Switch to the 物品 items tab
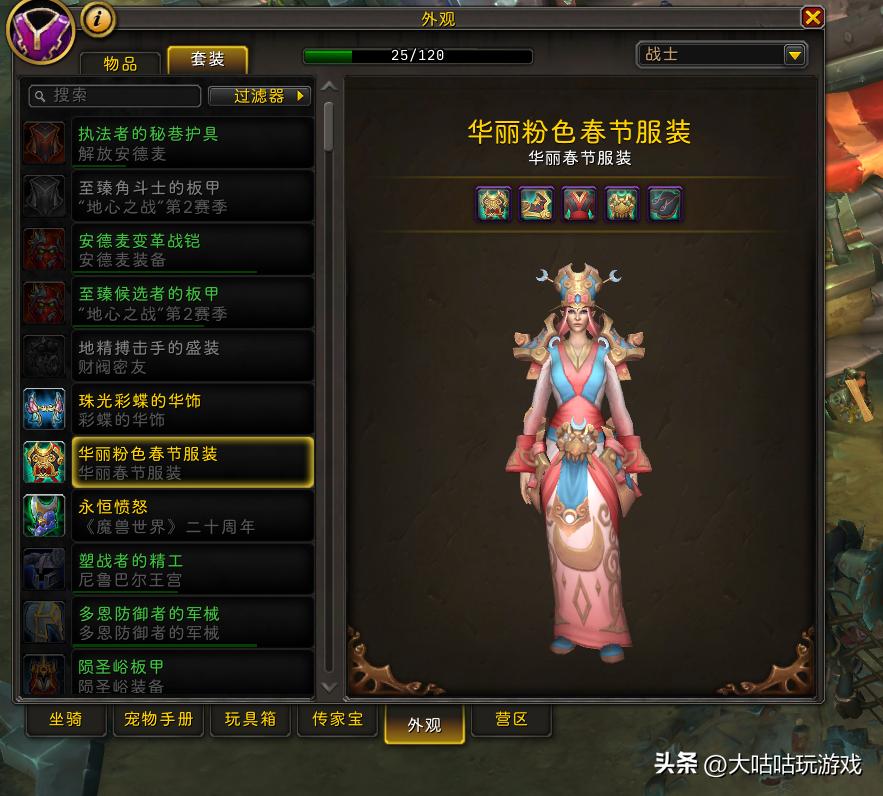Screen dimensions: 883x796 coord(120,62)
